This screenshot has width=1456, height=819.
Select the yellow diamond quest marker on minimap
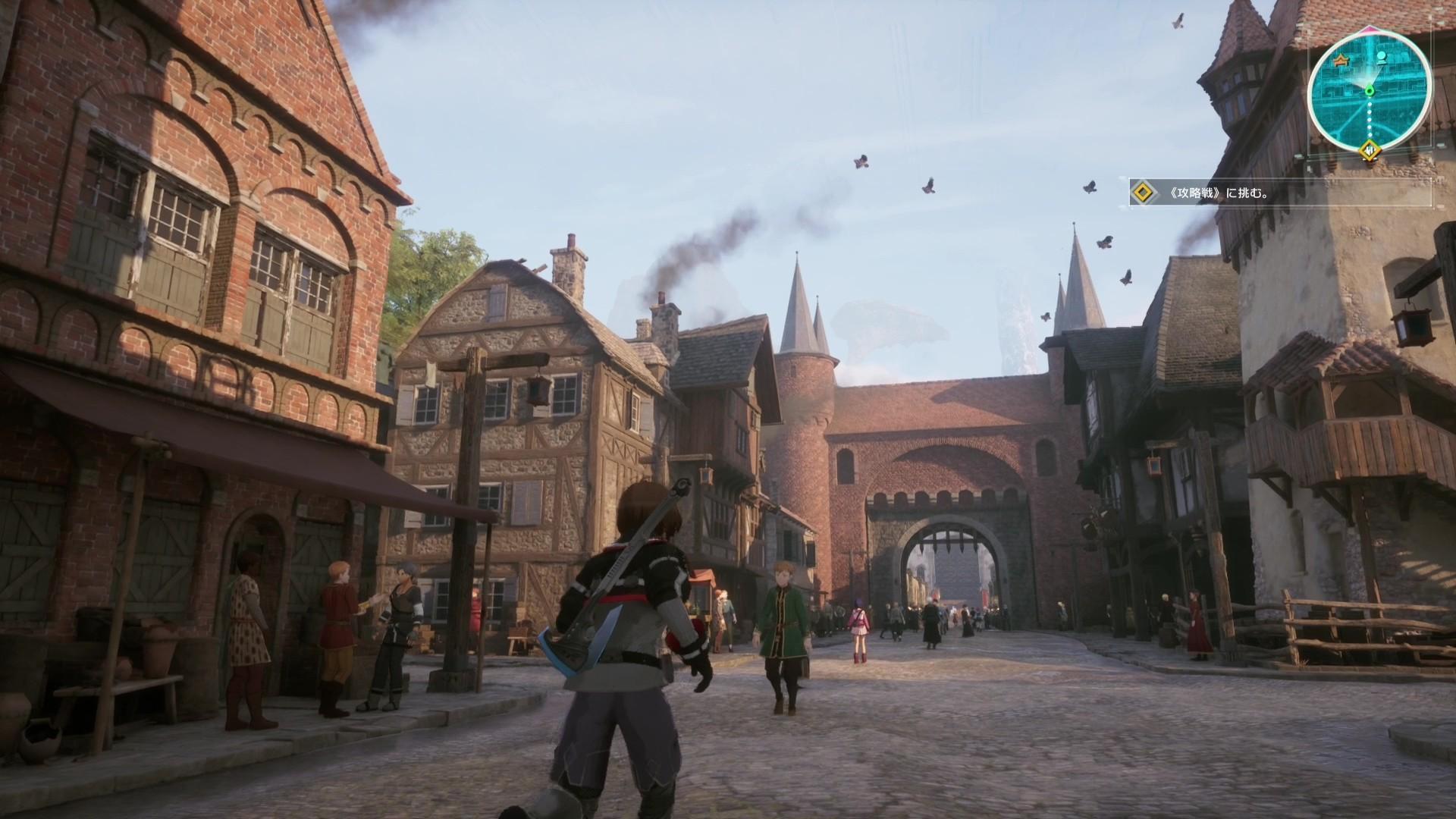tap(1370, 150)
